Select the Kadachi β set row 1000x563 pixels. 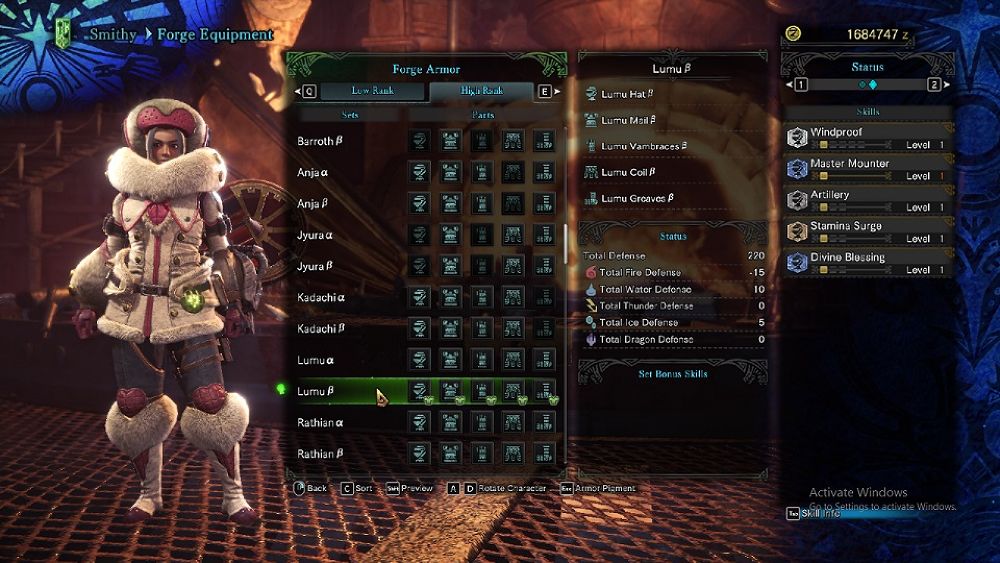click(320, 329)
